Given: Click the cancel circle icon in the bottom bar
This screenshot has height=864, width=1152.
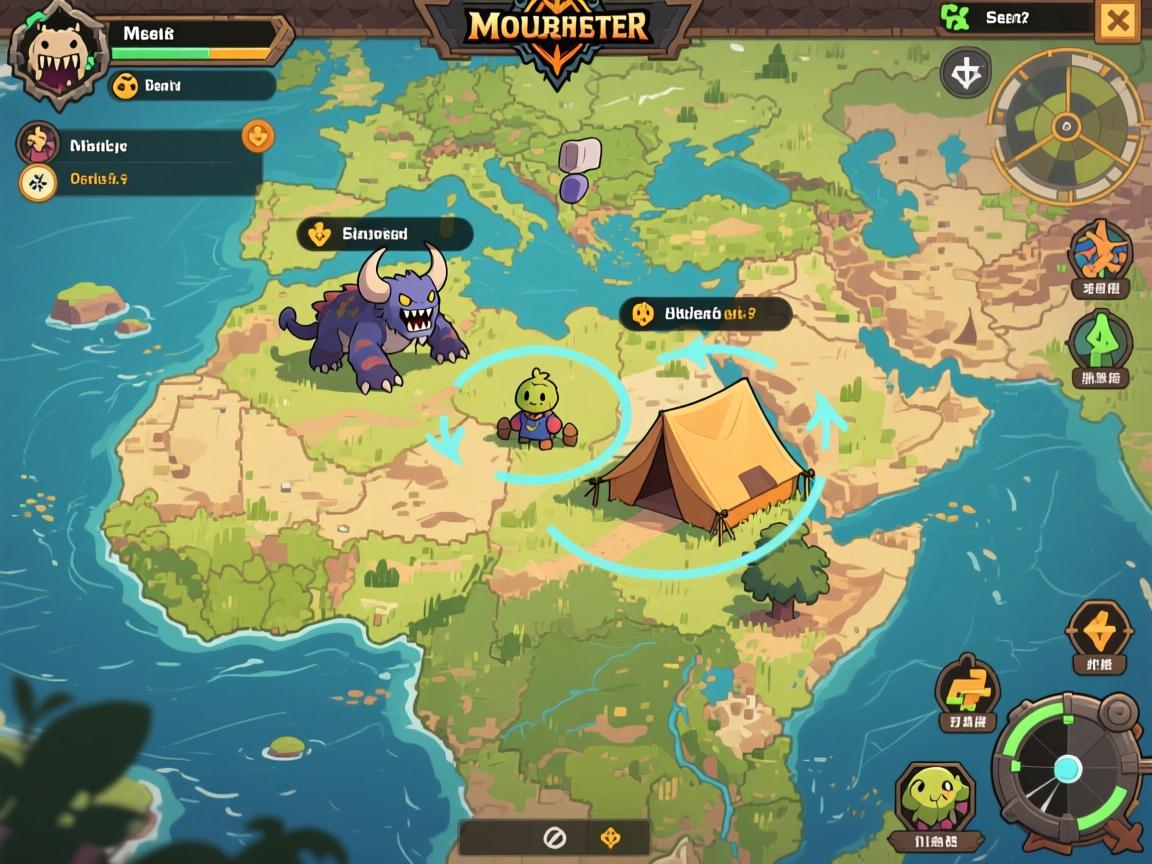Looking at the screenshot, I should 554,838.
